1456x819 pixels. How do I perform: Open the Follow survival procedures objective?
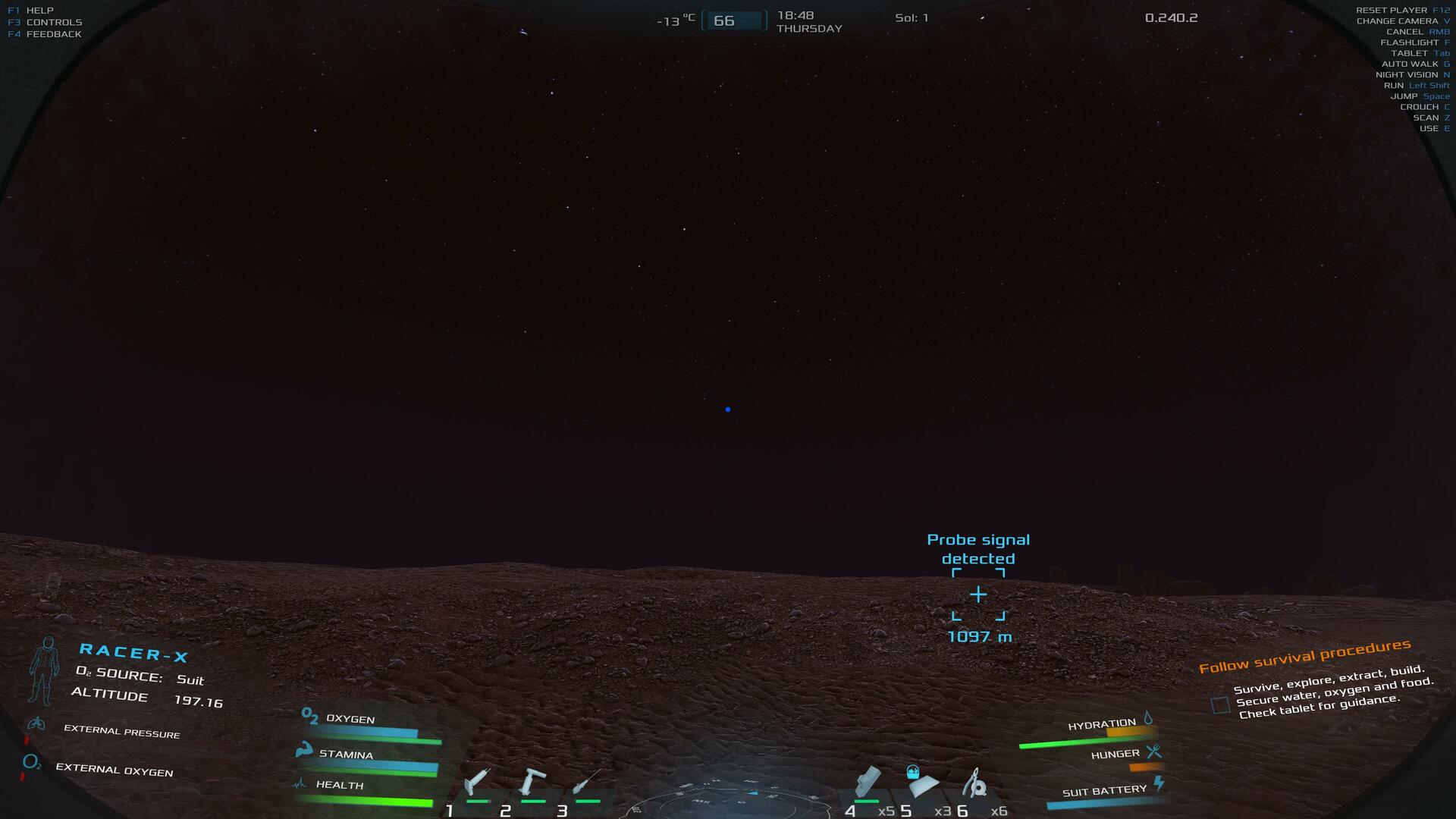(x=1304, y=655)
